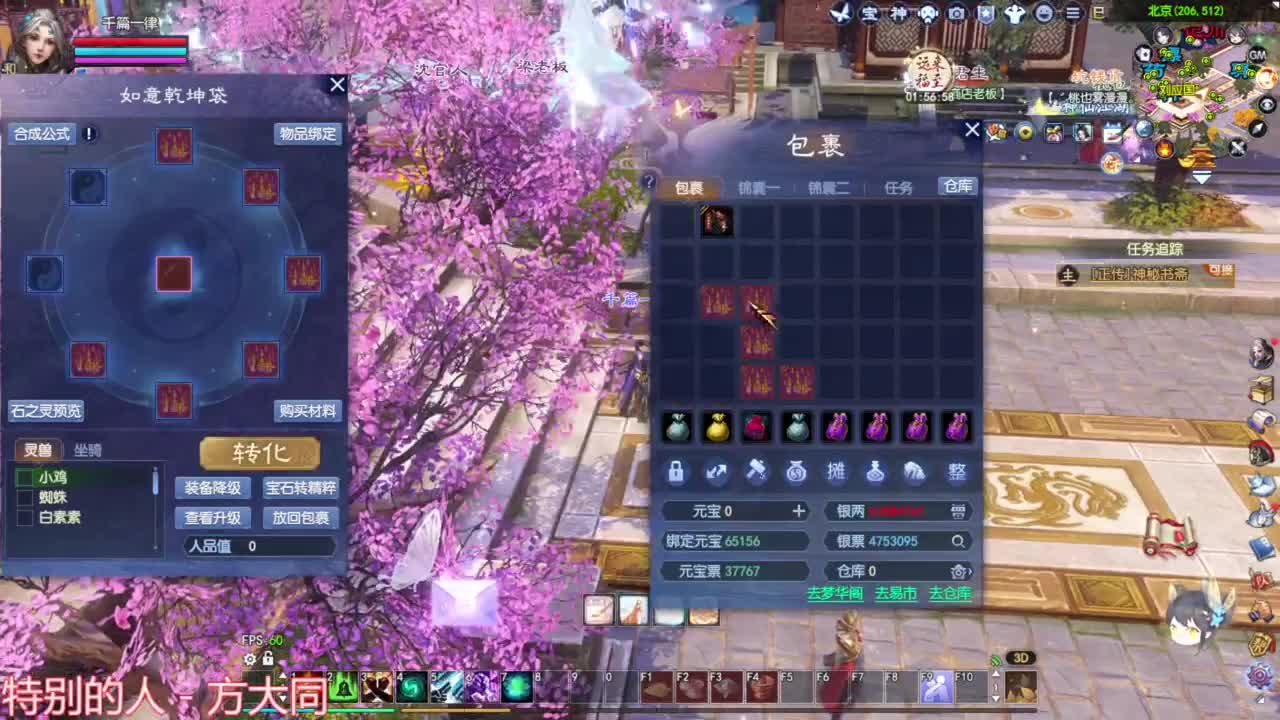This screenshot has width=1280, height=720.
Task: Collapse the minimap using its arrow
Action: (x=1202, y=177)
